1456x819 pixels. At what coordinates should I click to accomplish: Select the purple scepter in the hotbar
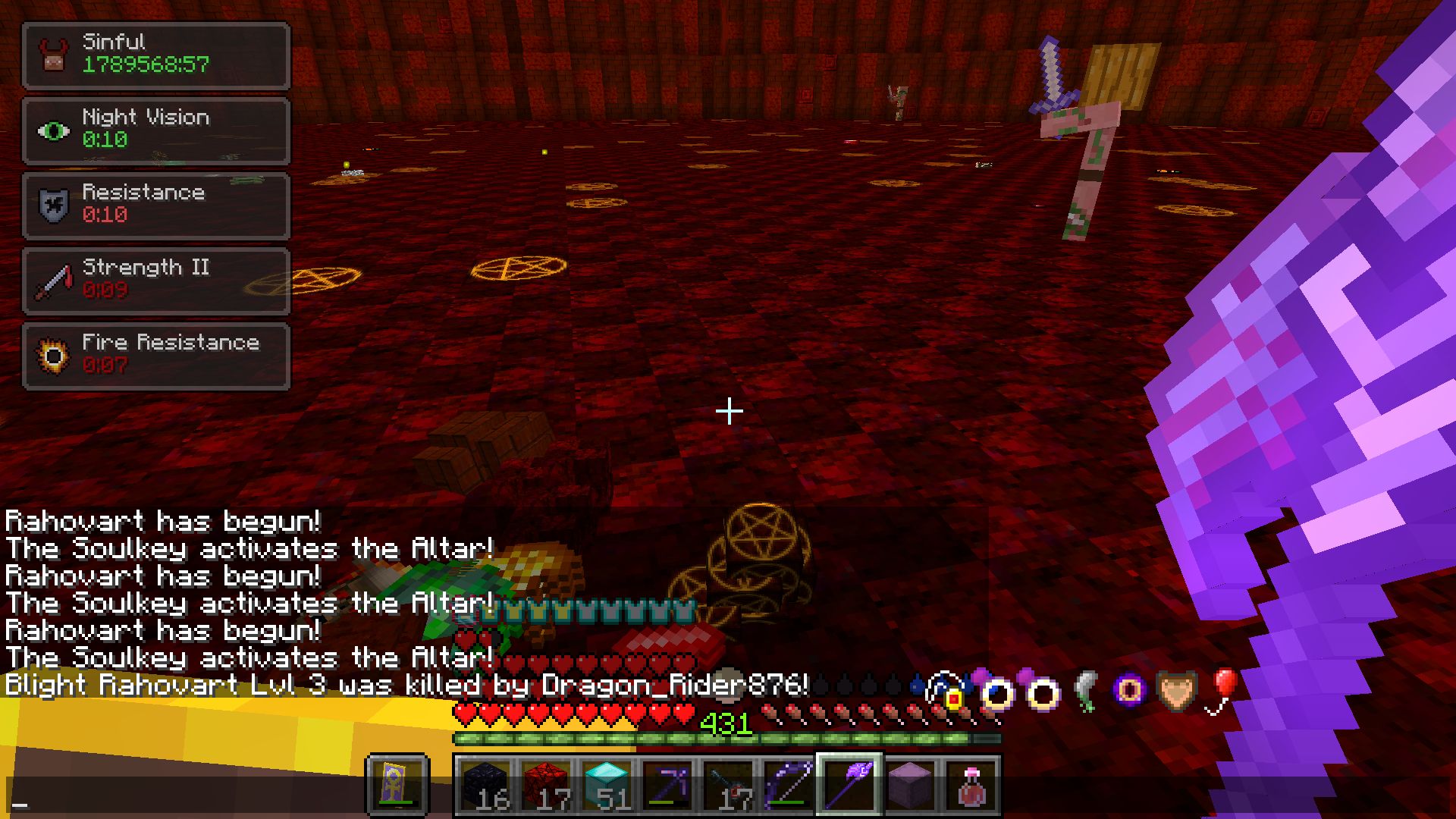849,781
